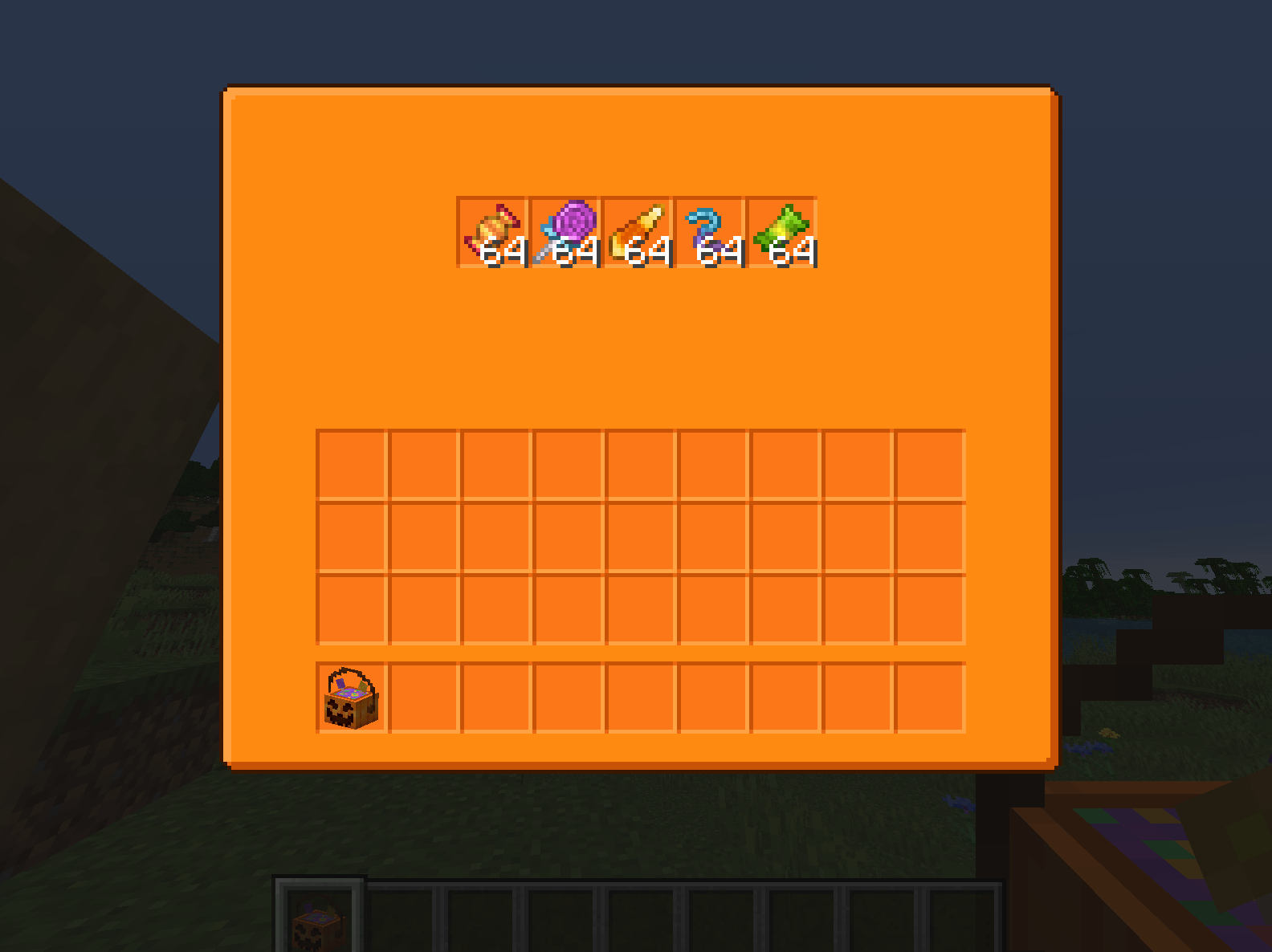Grab the candy corn stack
The image size is (1272, 952).
638,233
